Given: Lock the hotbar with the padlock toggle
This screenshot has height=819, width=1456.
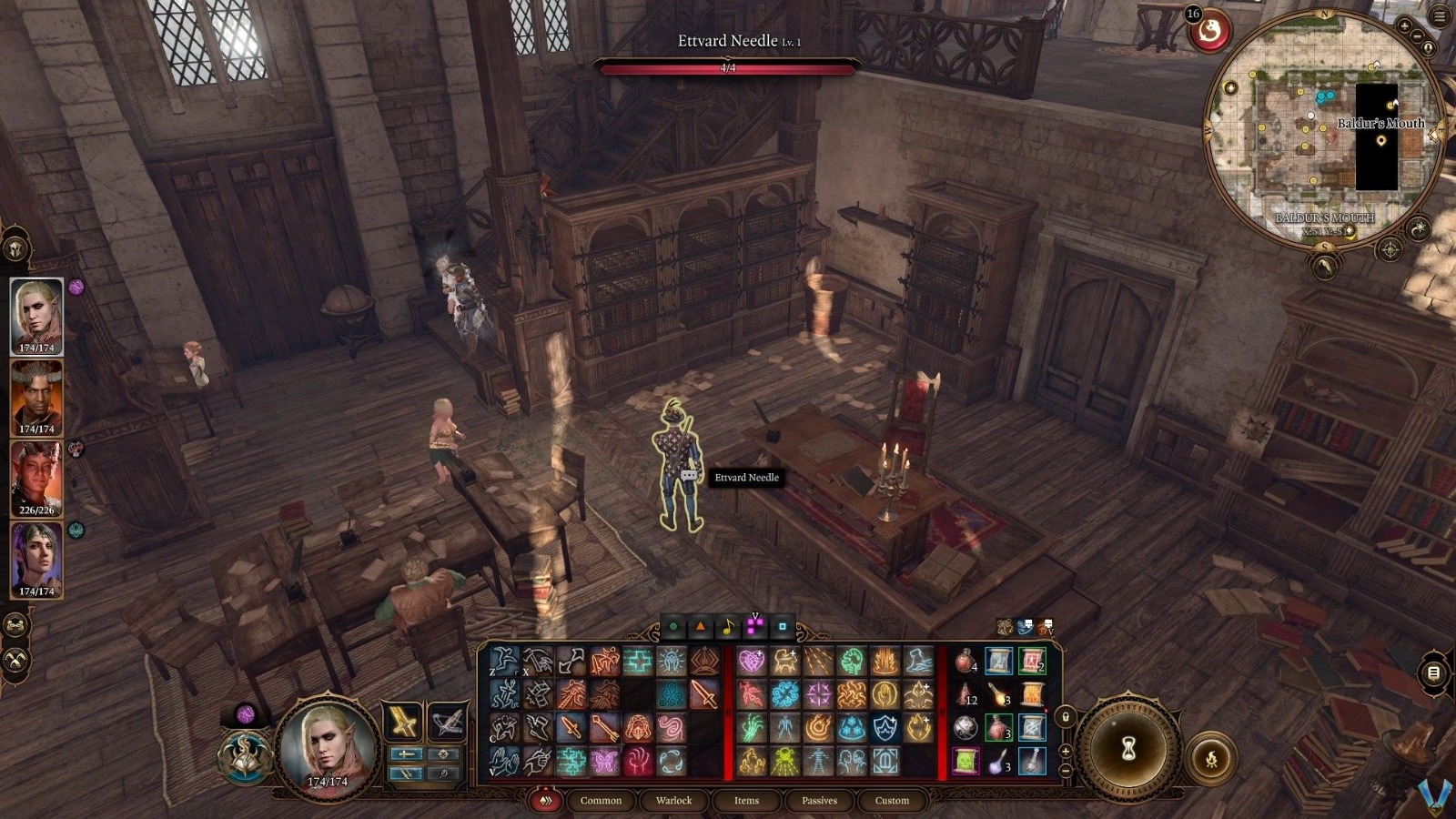Looking at the screenshot, I should (1067, 717).
